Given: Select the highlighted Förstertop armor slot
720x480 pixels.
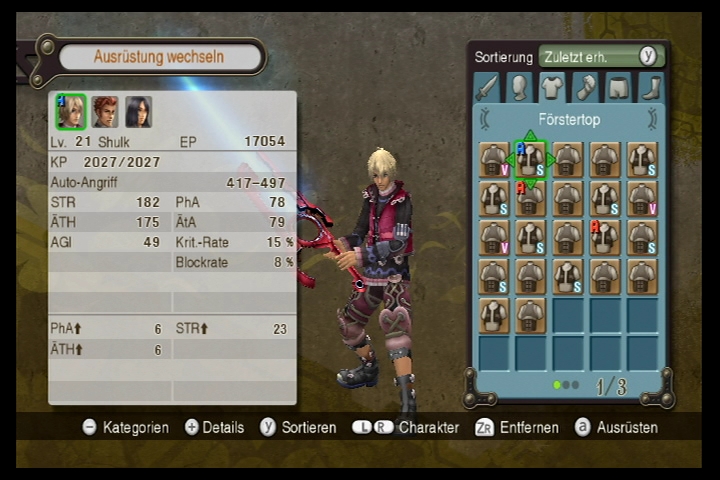Looking at the screenshot, I should point(530,159).
